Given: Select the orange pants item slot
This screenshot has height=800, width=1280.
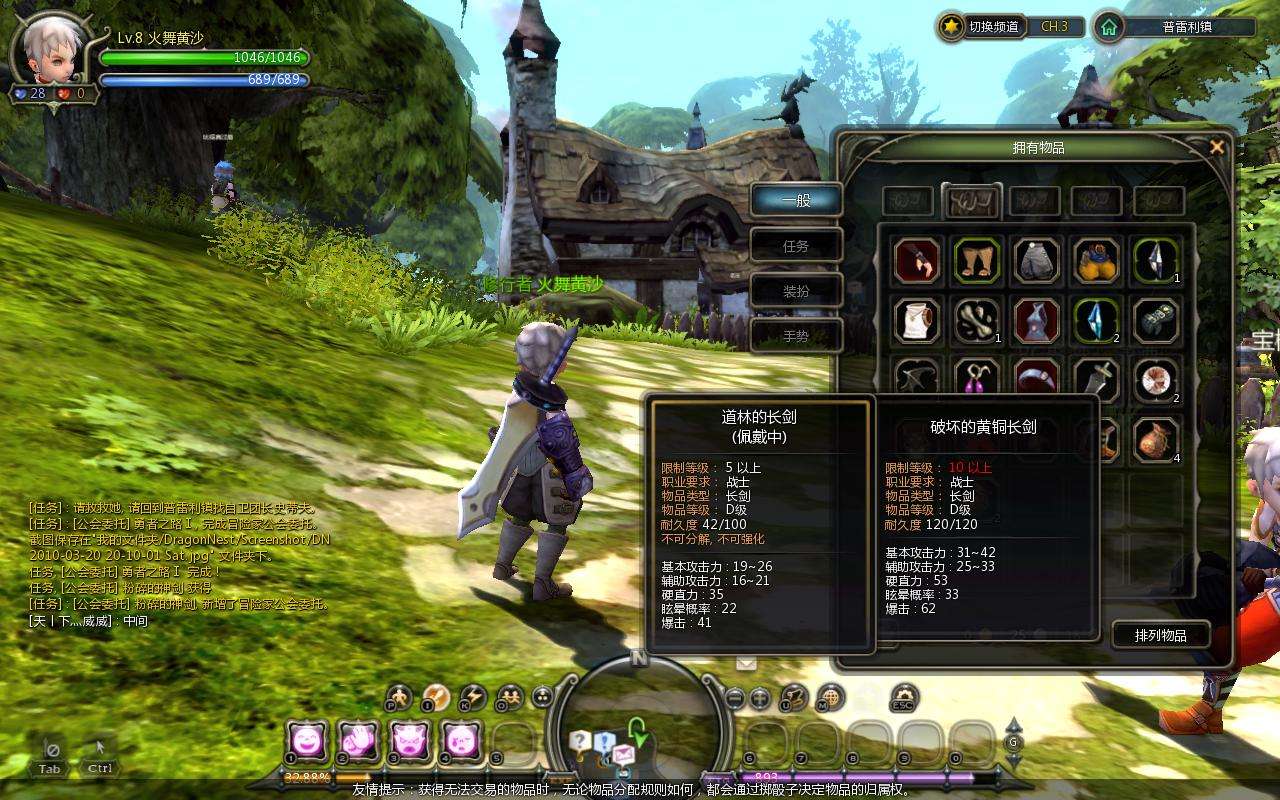Looking at the screenshot, I should pyautogui.click(x=977, y=261).
